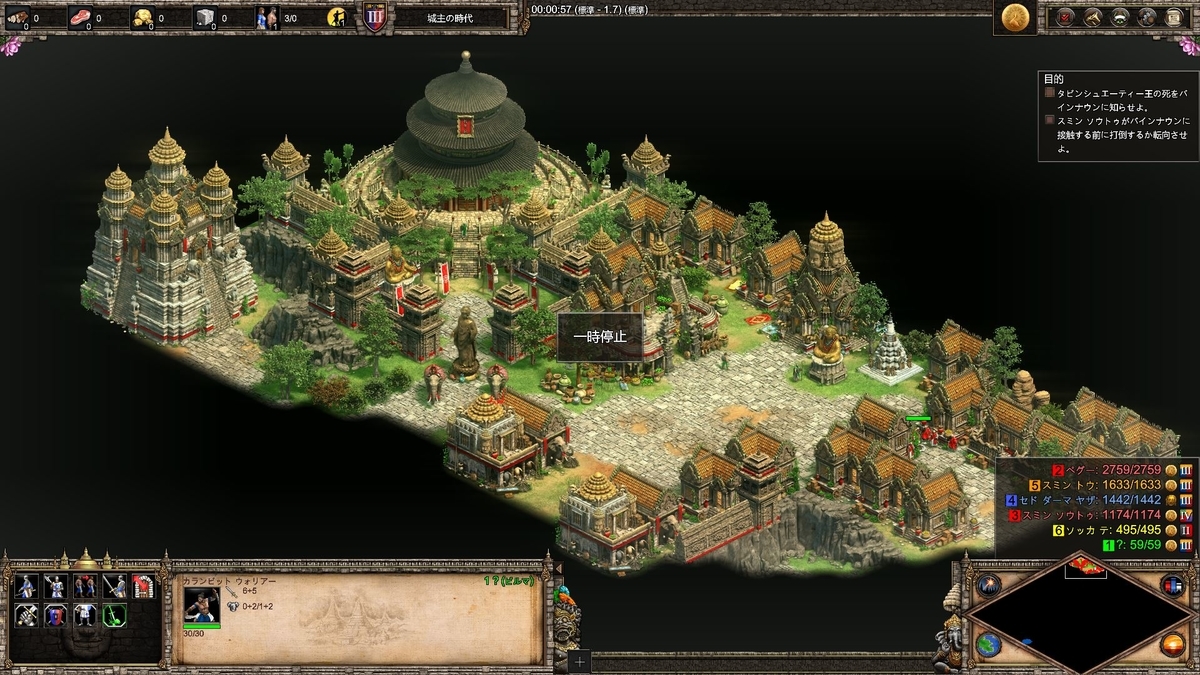
Task: Select the Karambit Warrior unit portrait
Action: (x=201, y=604)
